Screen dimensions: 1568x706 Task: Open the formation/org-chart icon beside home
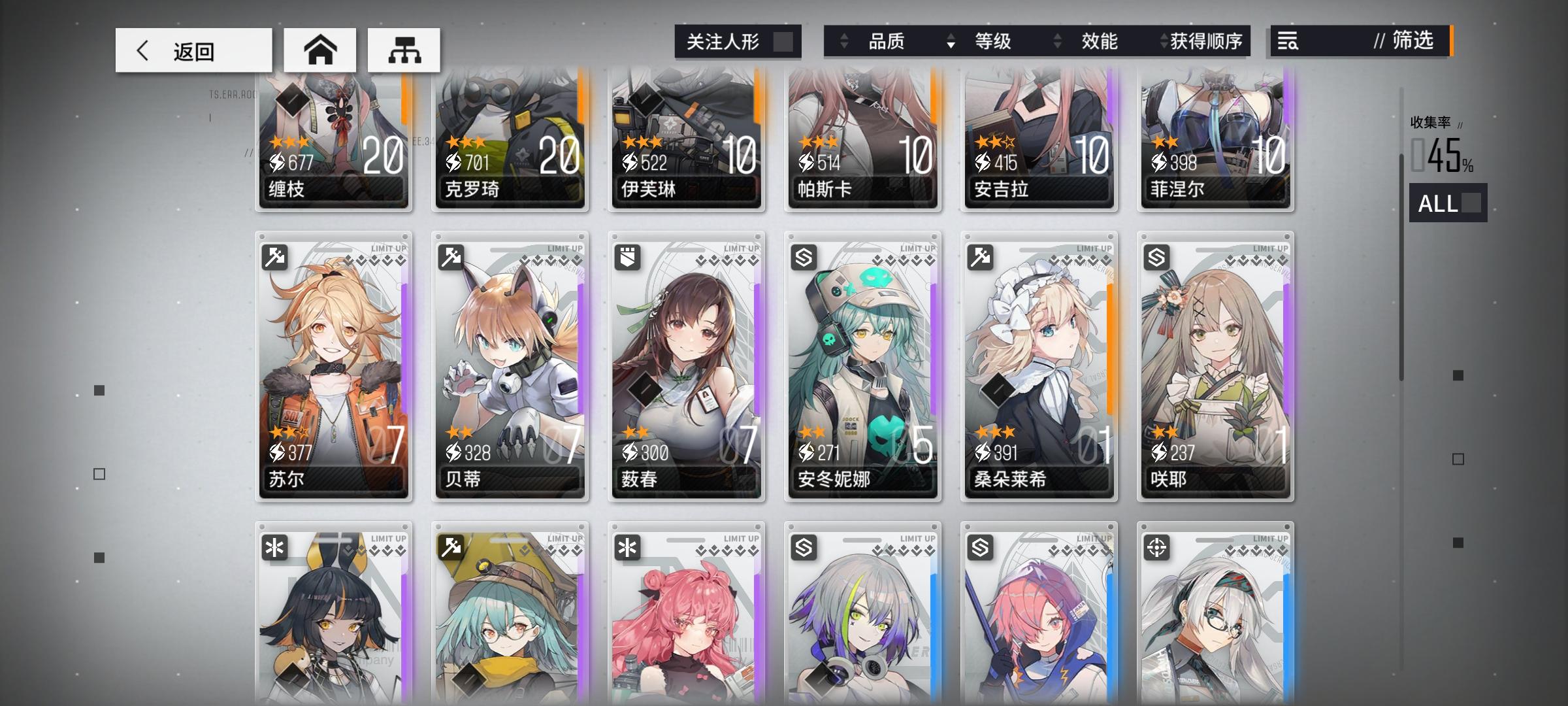point(404,49)
